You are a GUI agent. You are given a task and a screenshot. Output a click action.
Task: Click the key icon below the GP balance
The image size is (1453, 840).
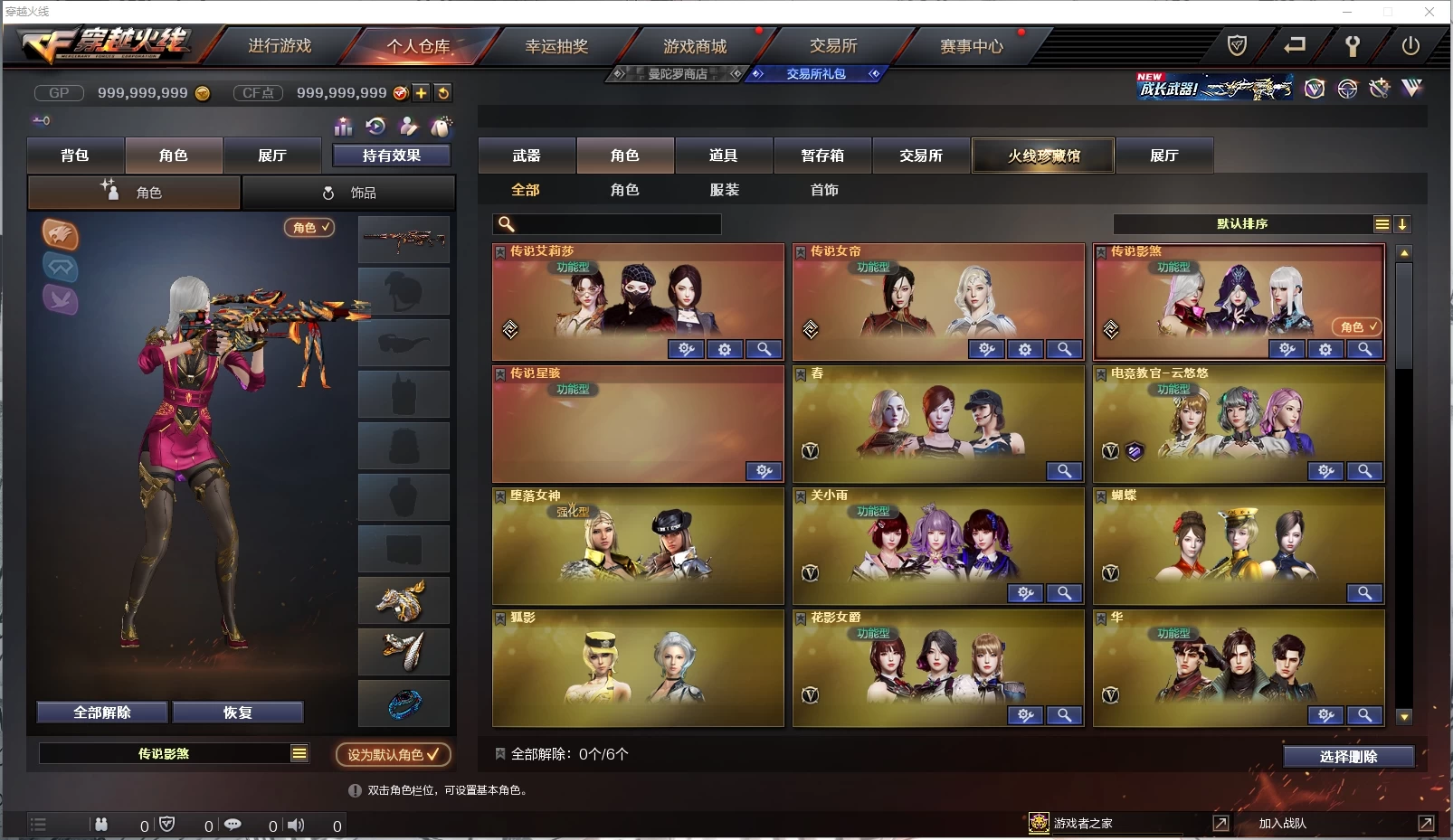[x=42, y=119]
